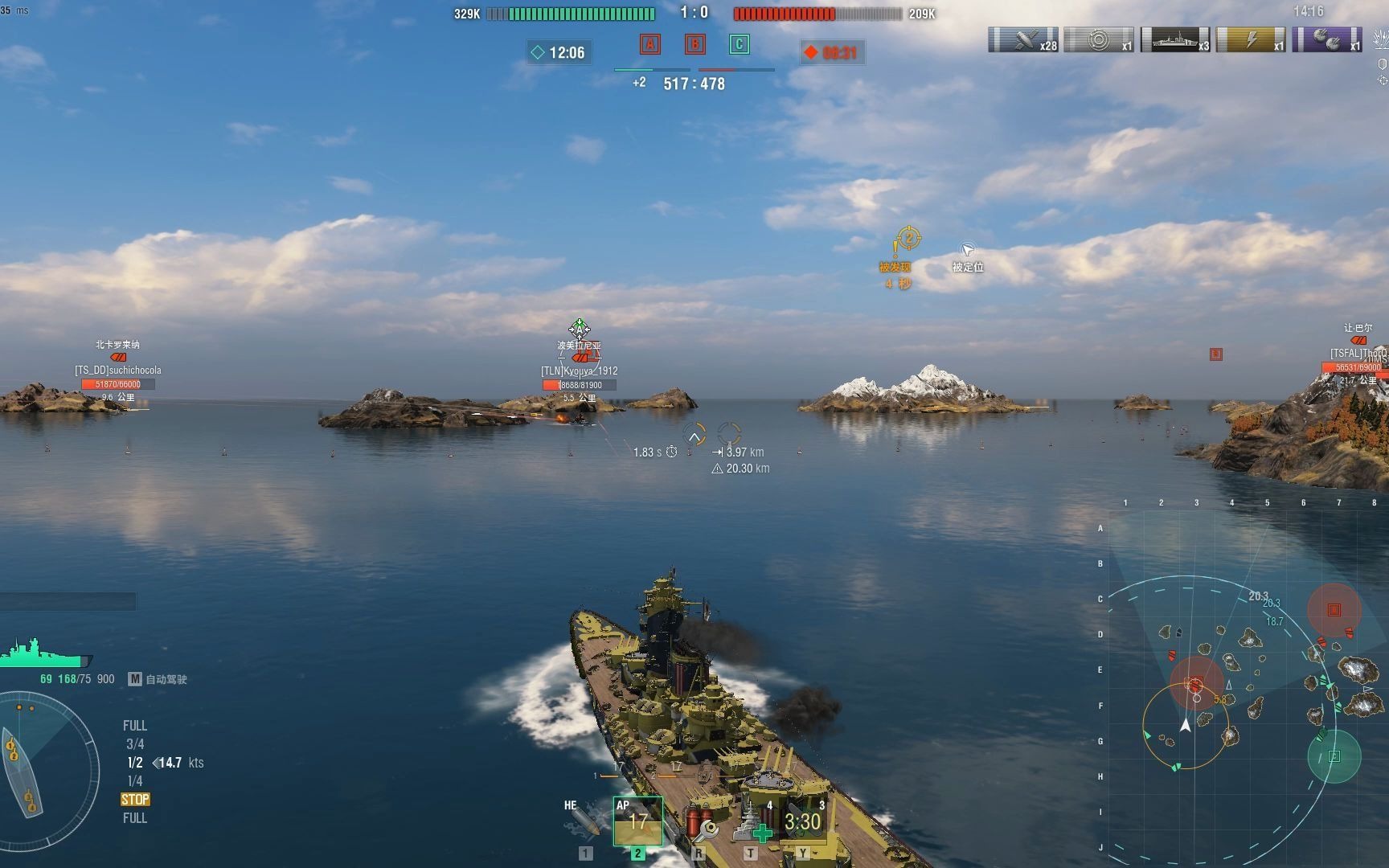Set engine speed to 3/4
The image size is (1389, 868).
point(135,744)
